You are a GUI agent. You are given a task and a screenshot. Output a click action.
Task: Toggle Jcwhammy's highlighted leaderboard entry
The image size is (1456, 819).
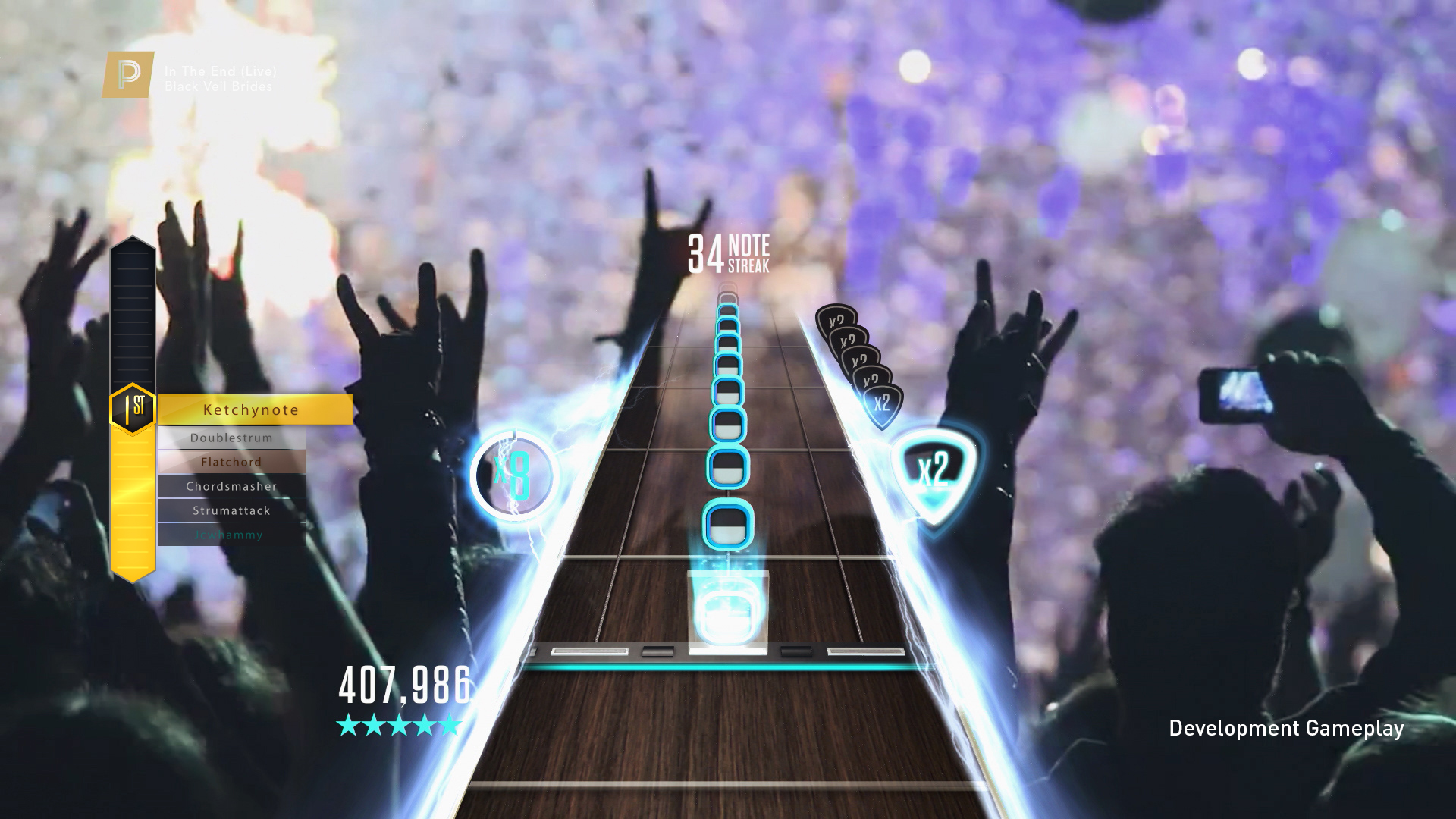(x=232, y=535)
